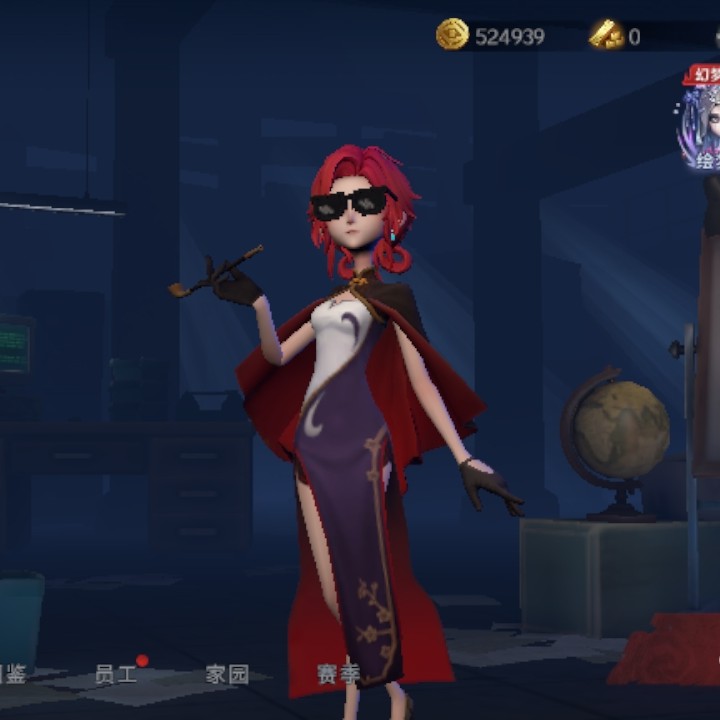The width and height of the screenshot is (720, 720).
Task: Open the 赛季 (Season) menu
Action: [x=338, y=674]
